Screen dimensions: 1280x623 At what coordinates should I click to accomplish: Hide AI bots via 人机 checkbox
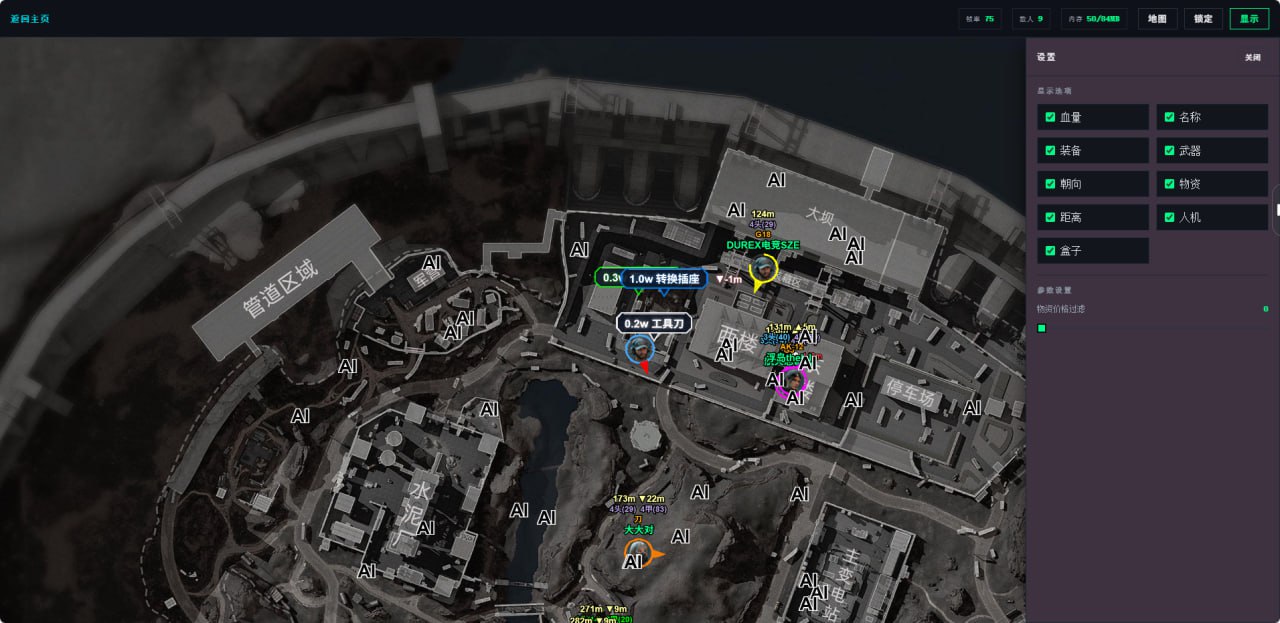1169,217
